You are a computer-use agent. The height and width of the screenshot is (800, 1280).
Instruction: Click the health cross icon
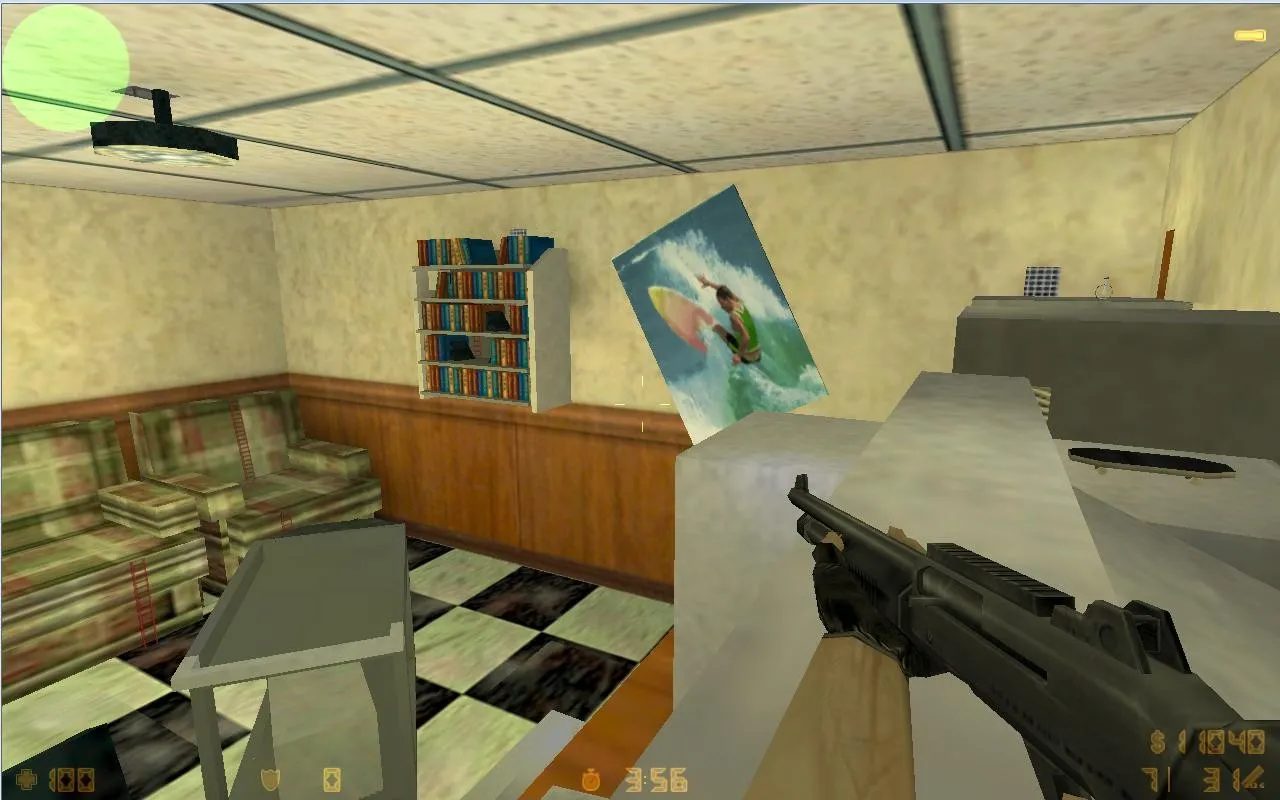click(x=26, y=778)
